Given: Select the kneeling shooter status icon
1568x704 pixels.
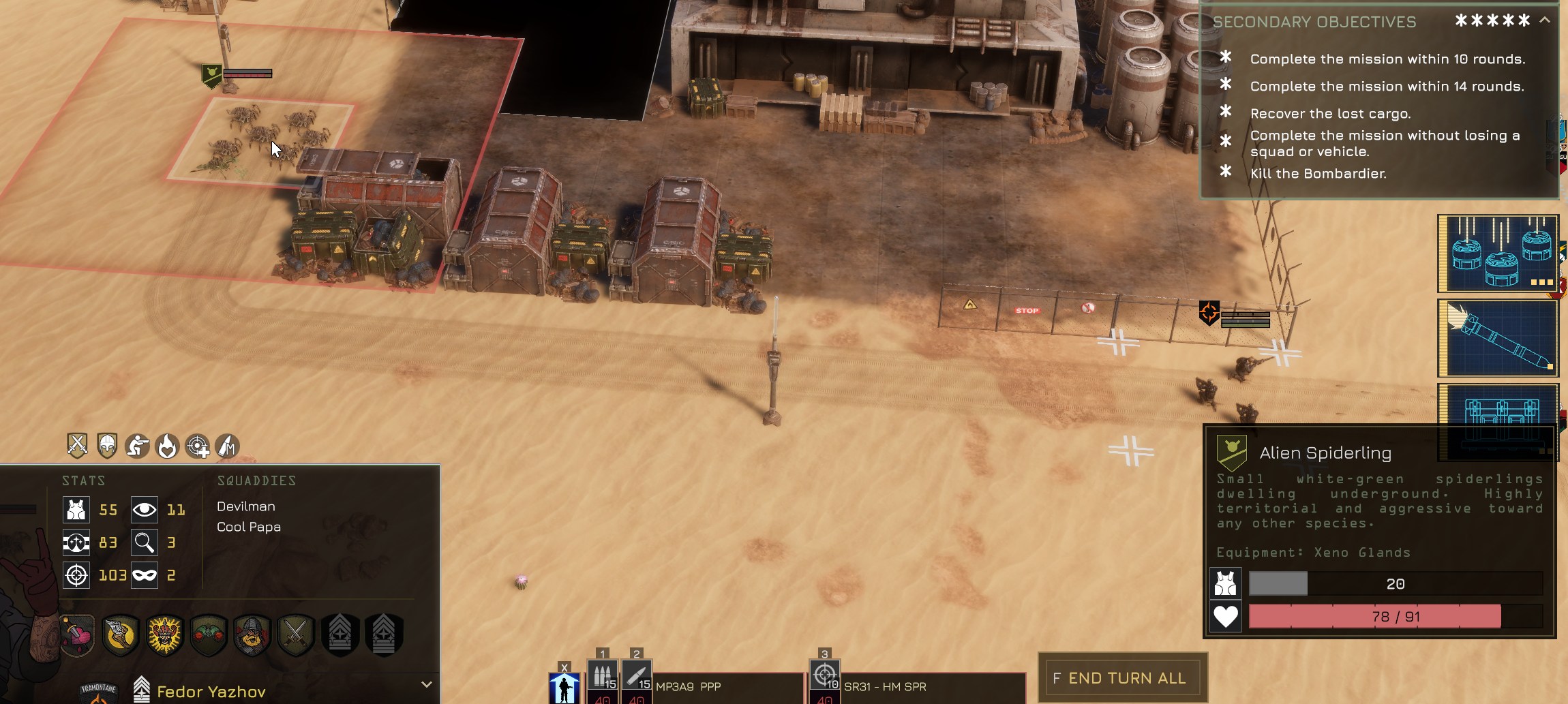Looking at the screenshot, I should pyautogui.click(x=137, y=446).
